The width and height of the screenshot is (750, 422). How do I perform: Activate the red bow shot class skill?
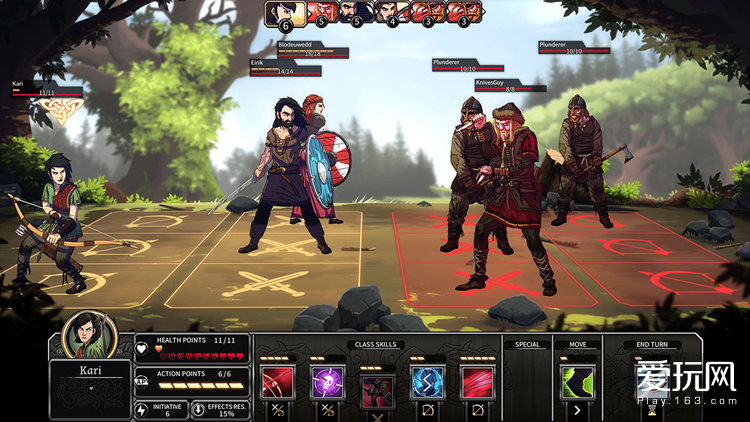(276, 382)
